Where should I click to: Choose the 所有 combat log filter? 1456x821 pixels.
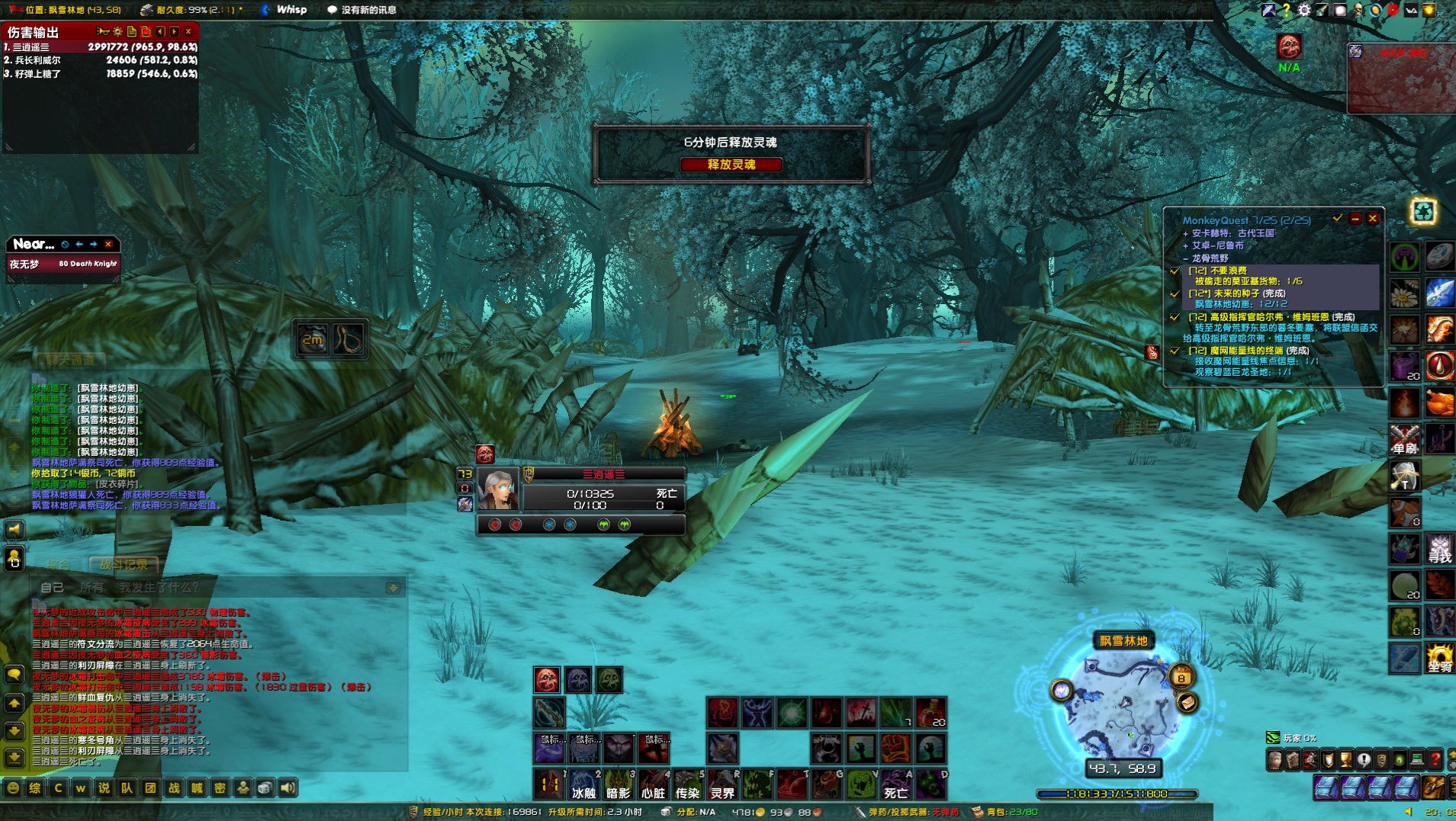coord(92,588)
